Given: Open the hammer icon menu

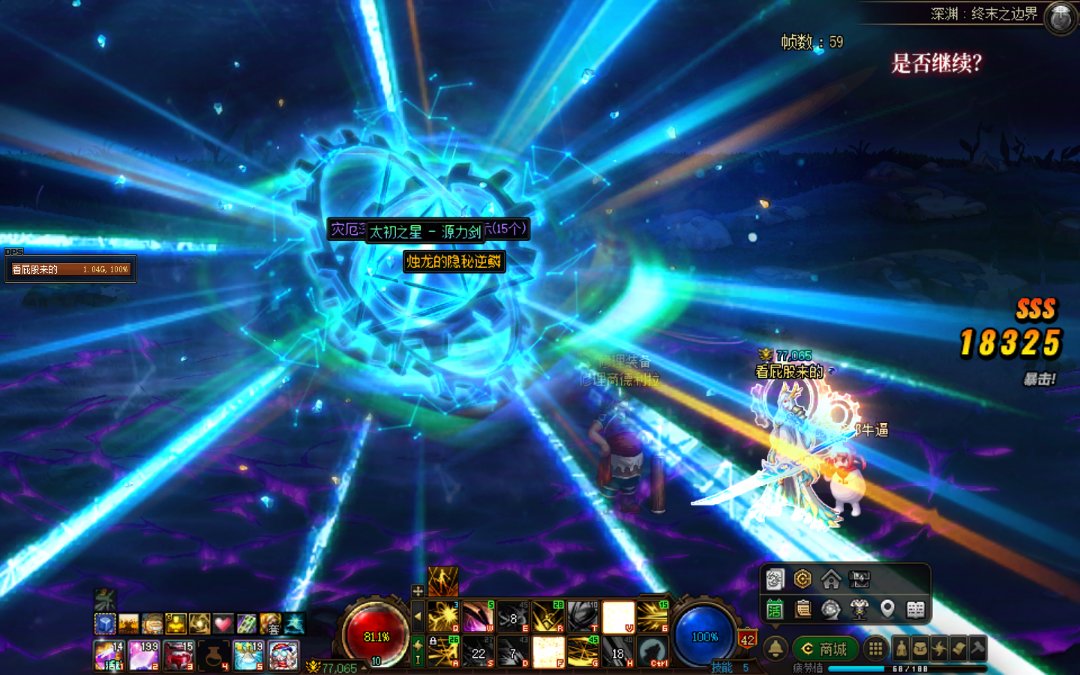Looking at the screenshot, I should point(978,648).
